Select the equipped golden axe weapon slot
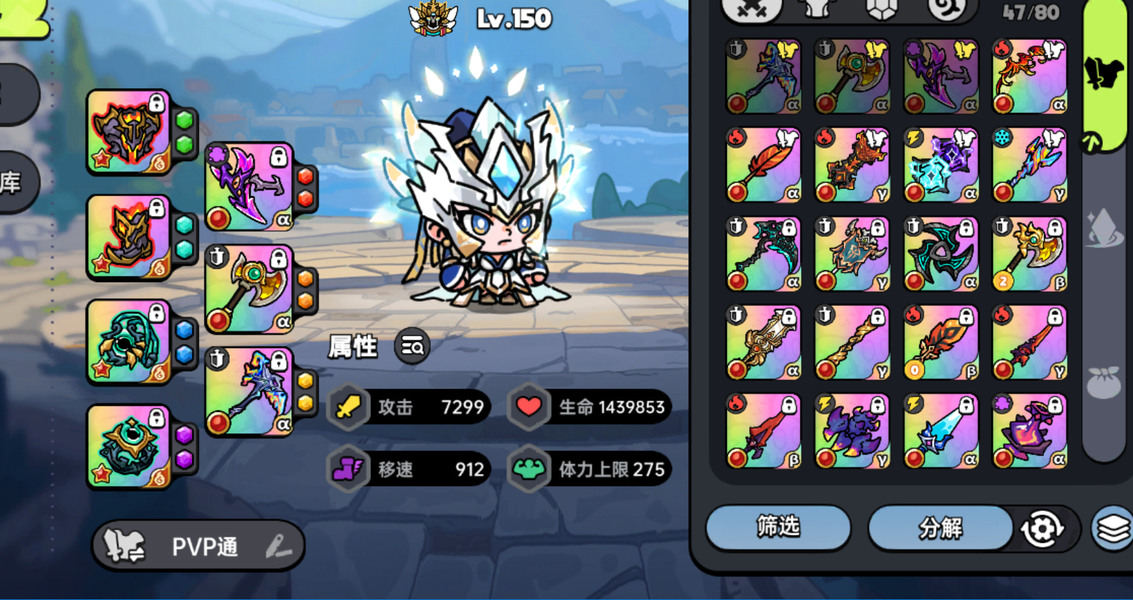The width and height of the screenshot is (1133, 600). (249, 290)
